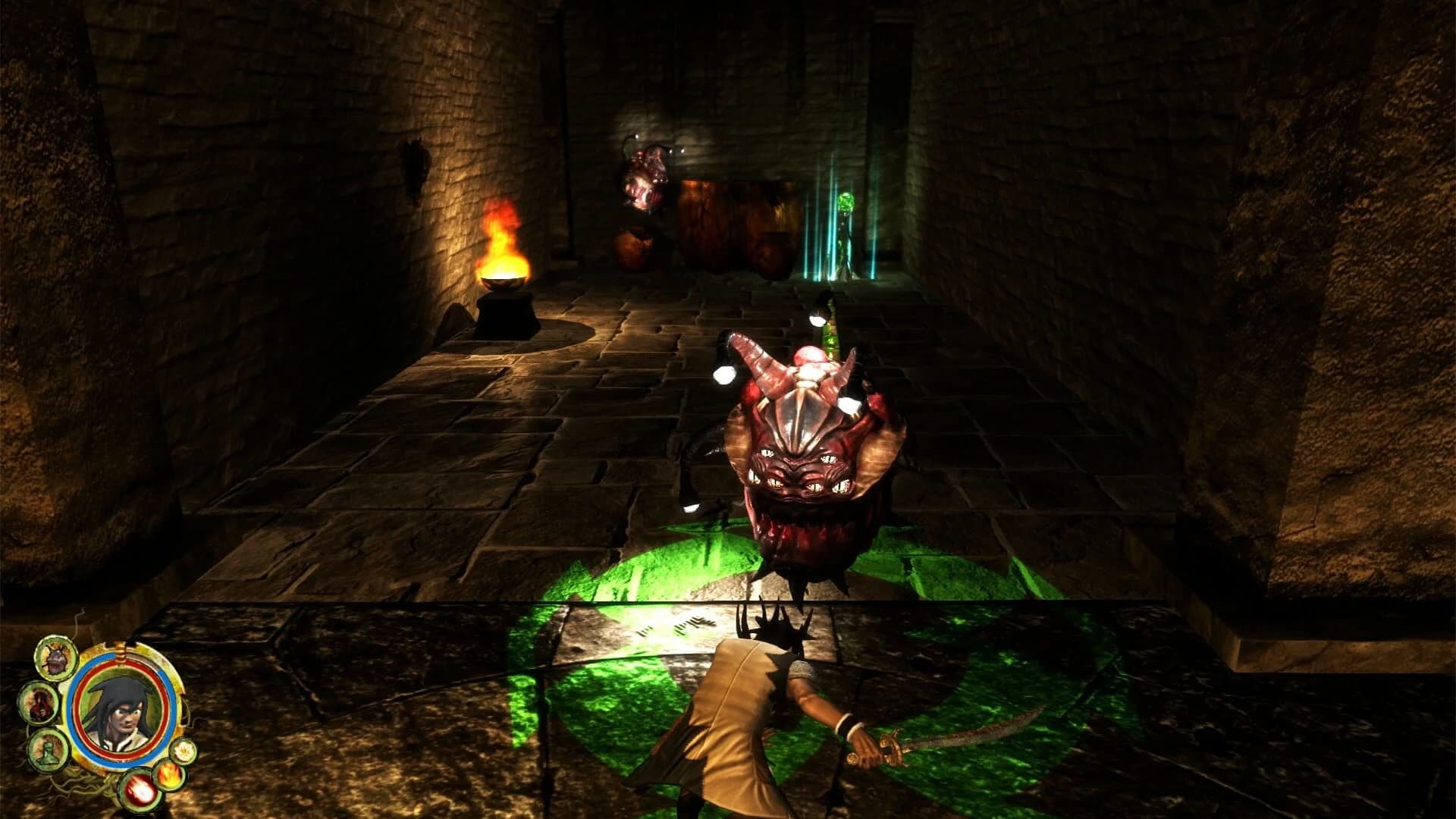1456x819 pixels.
Task: Attack the horned multi-eyed demon
Action: tap(796, 470)
